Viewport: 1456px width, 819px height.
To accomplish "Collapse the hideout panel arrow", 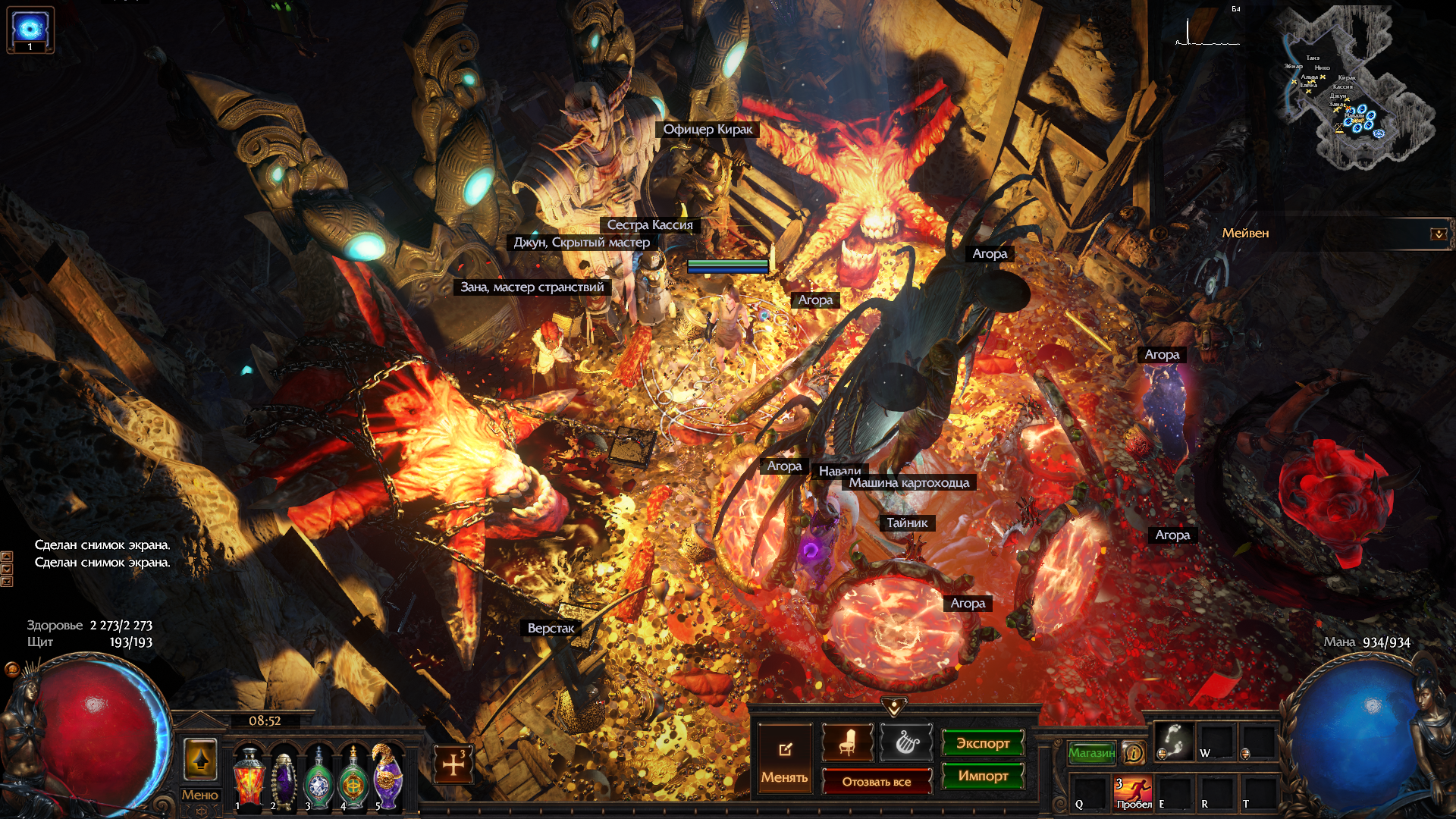I will (x=894, y=707).
